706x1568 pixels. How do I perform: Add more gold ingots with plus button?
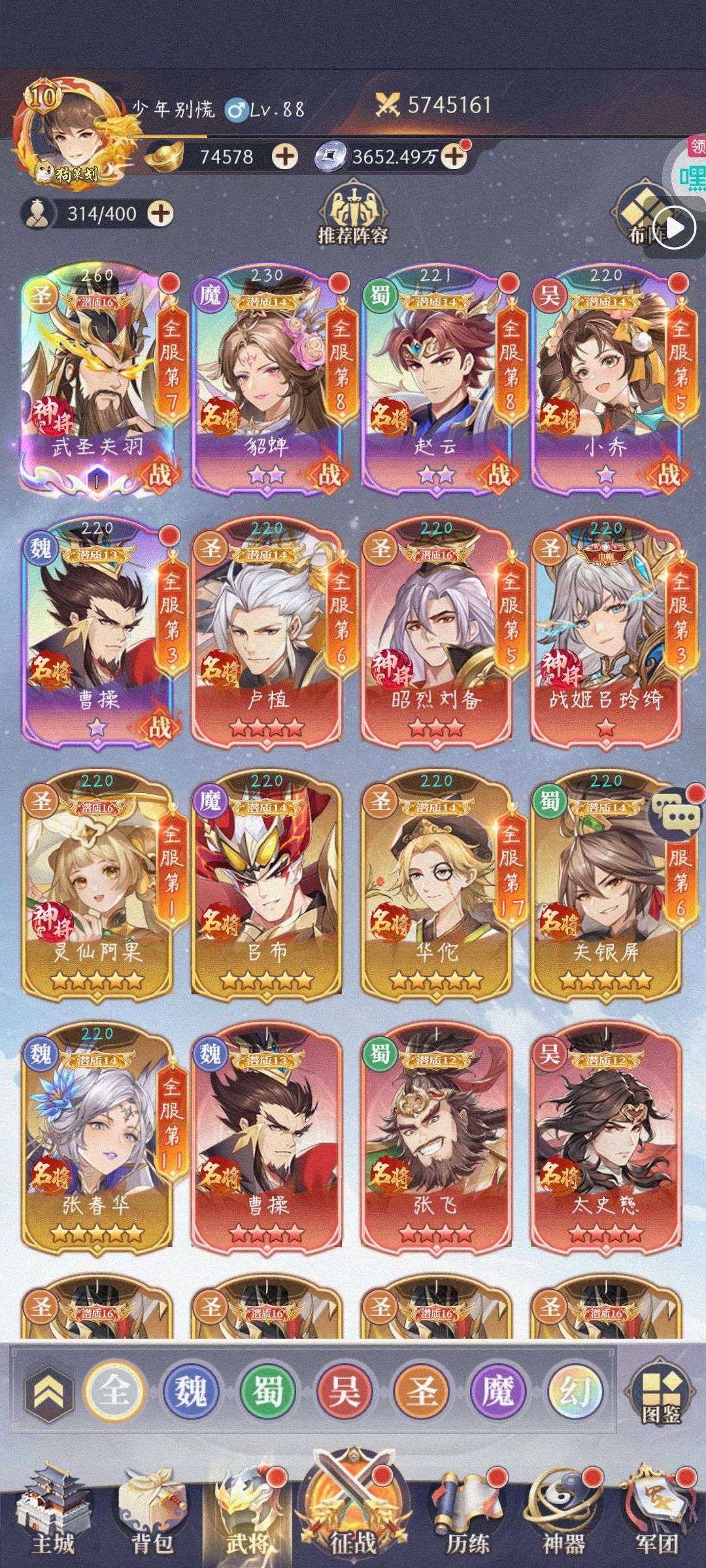284,157
